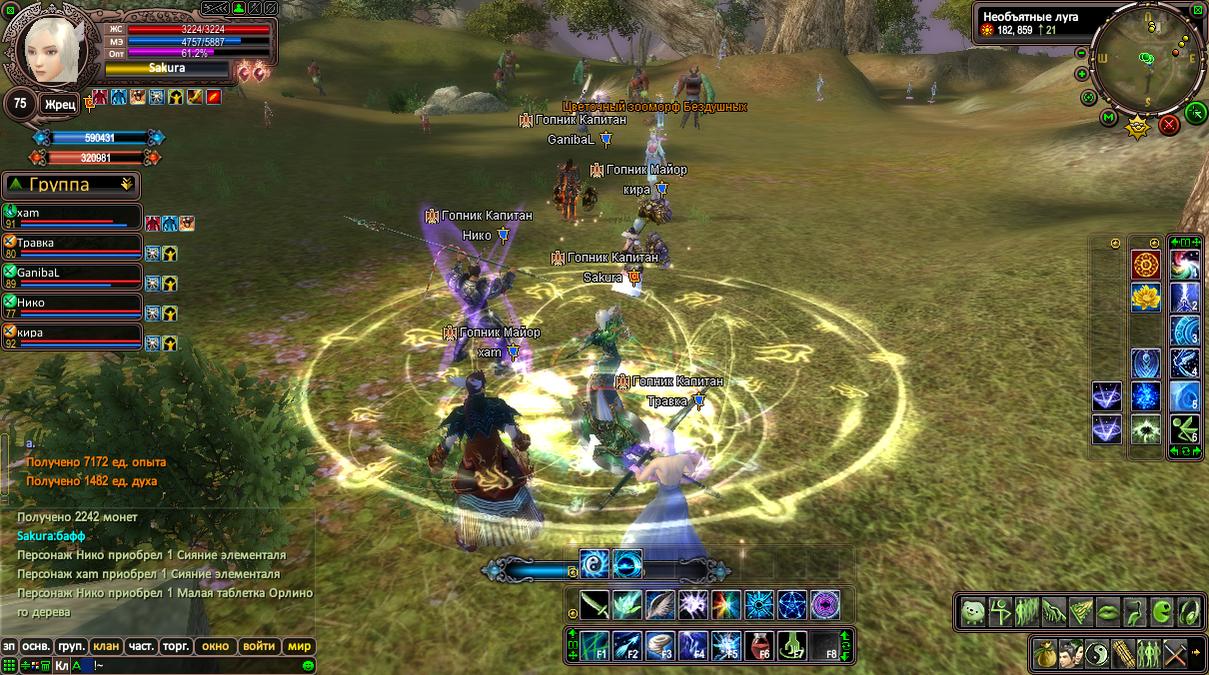The image size is (1209, 675).
Task: Cast the blue pentagram seal skill
Action: (792, 605)
